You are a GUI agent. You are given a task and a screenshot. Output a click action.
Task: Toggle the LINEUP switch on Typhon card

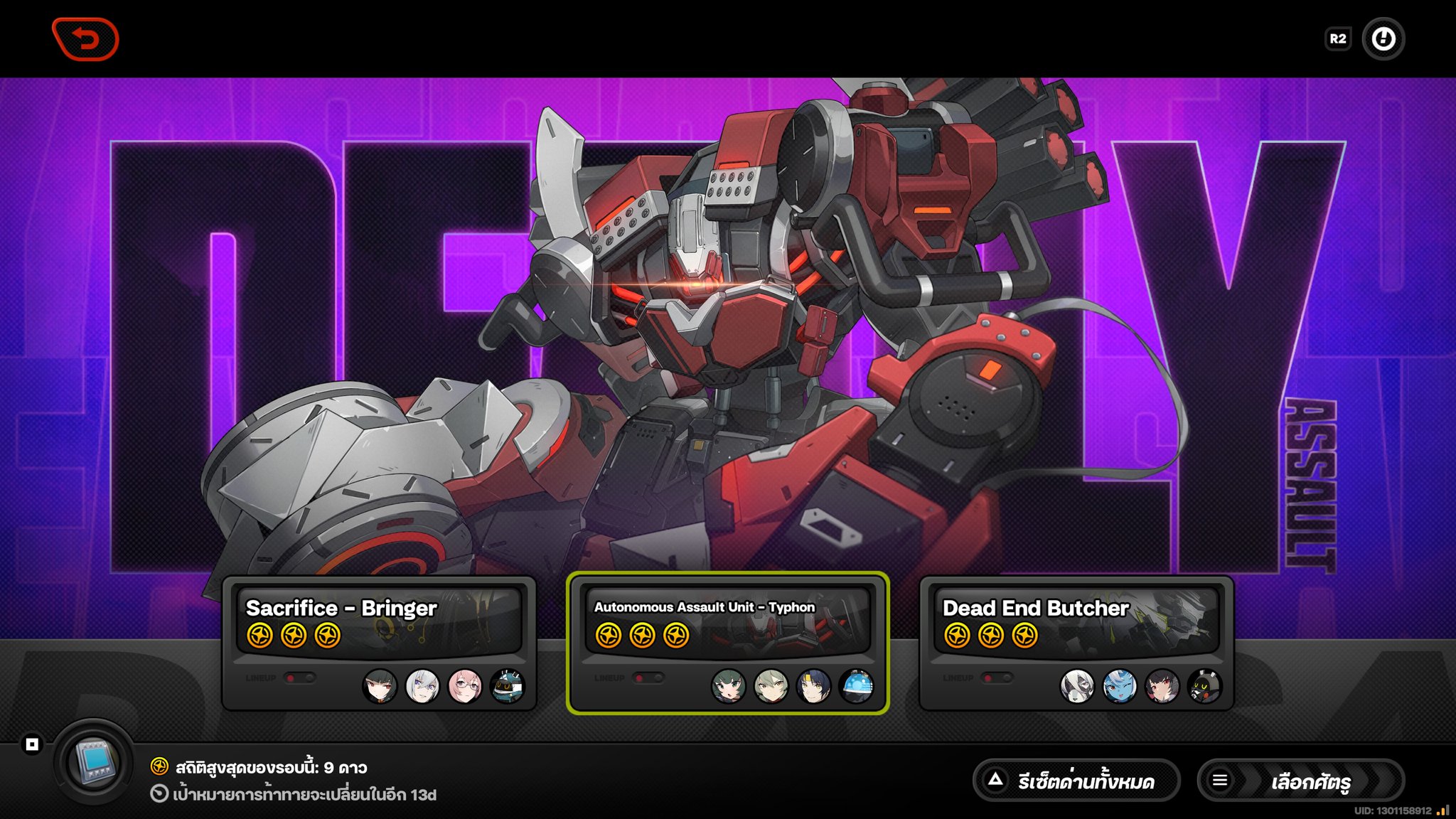click(x=649, y=678)
